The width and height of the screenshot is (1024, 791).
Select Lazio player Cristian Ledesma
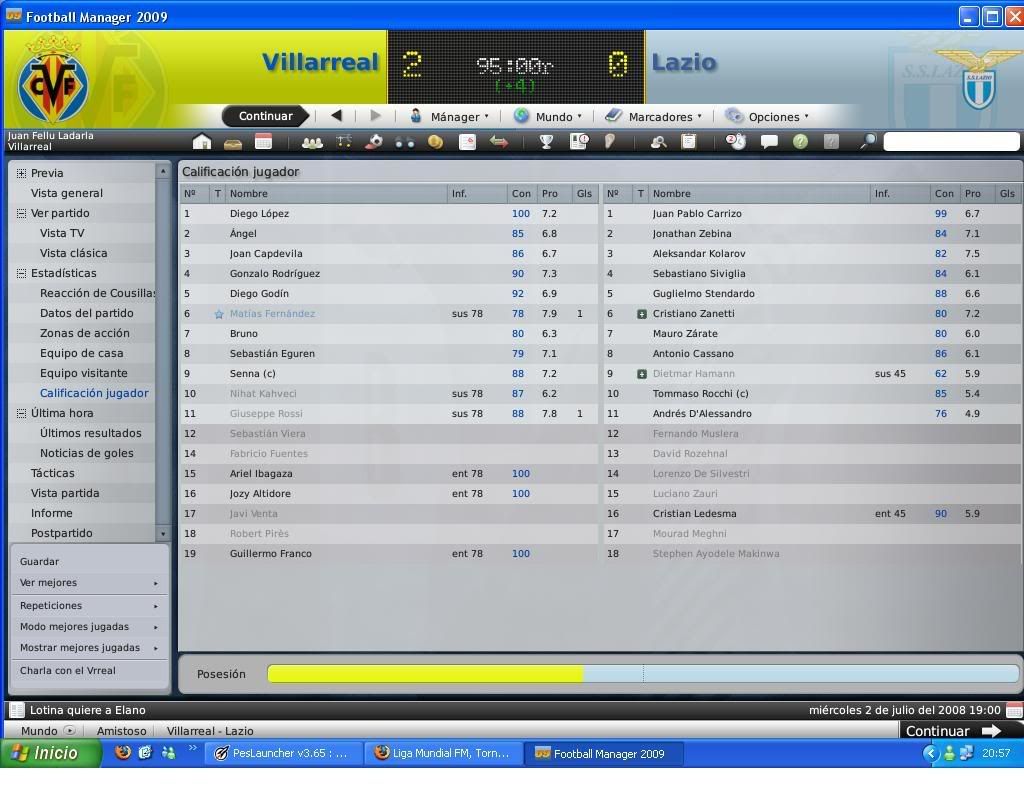point(694,514)
